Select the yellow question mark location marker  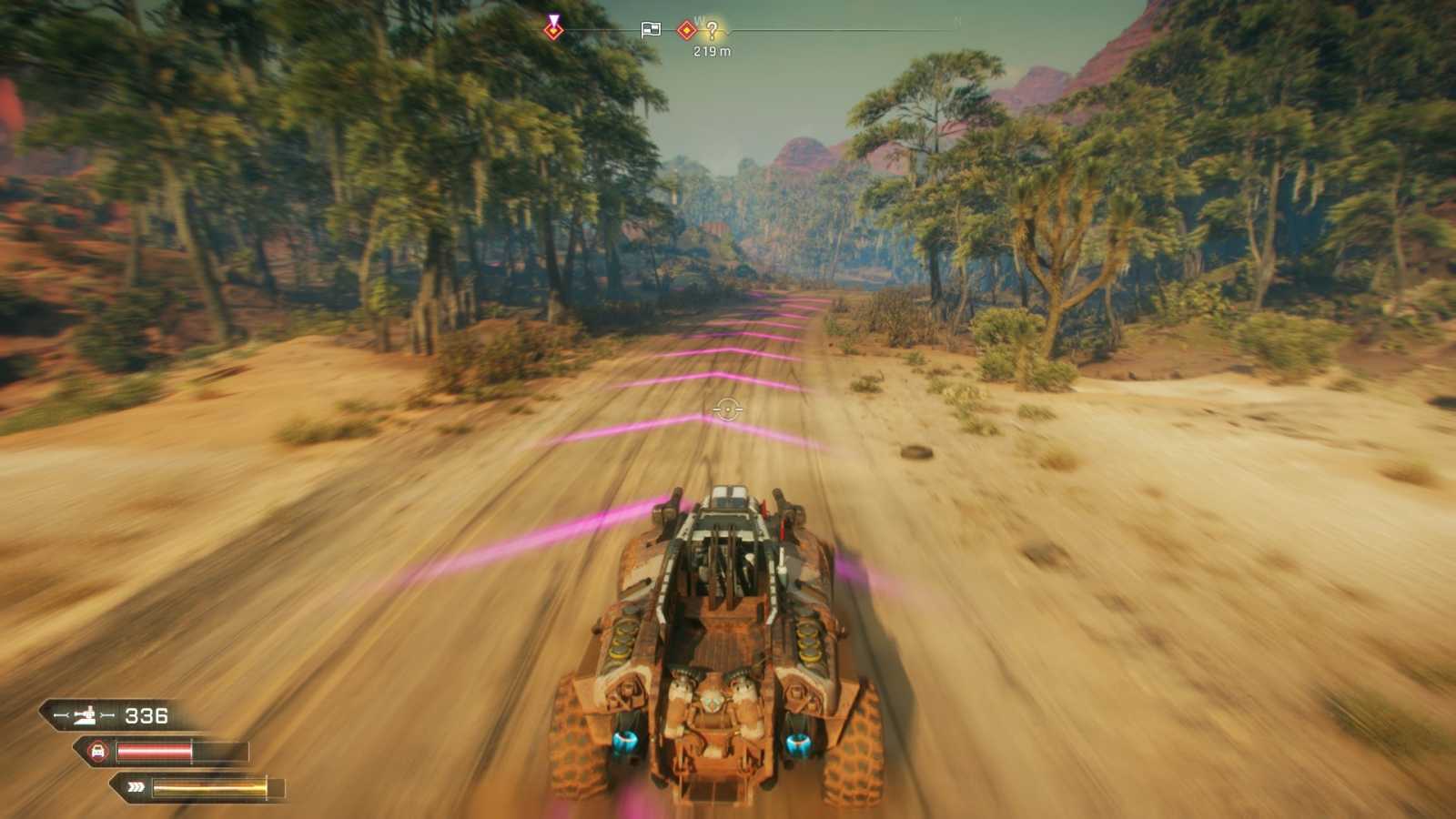tap(713, 29)
